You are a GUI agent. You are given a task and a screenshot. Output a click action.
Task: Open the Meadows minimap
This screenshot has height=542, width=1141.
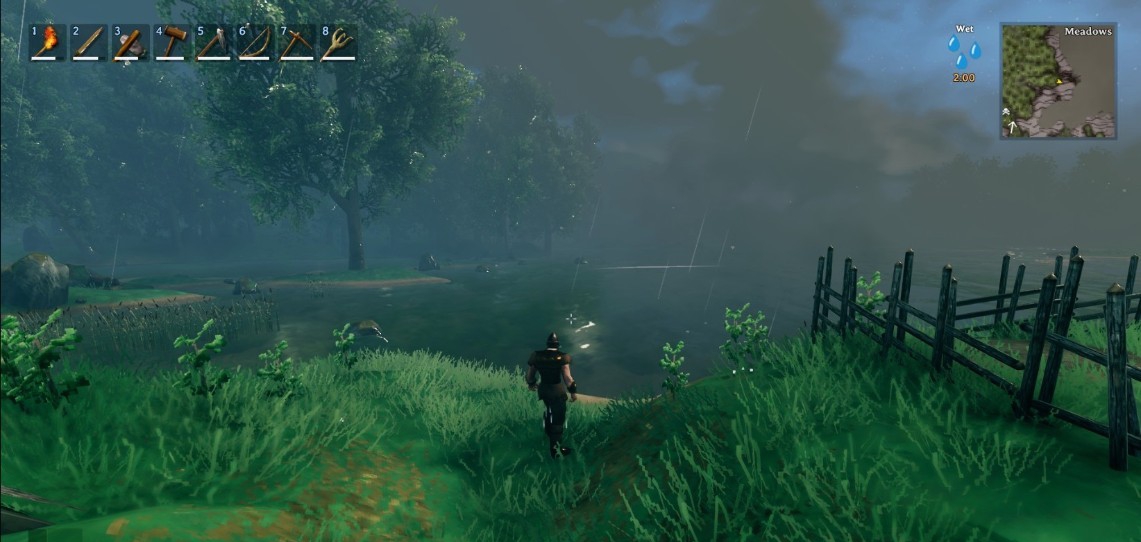[1058, 80]
